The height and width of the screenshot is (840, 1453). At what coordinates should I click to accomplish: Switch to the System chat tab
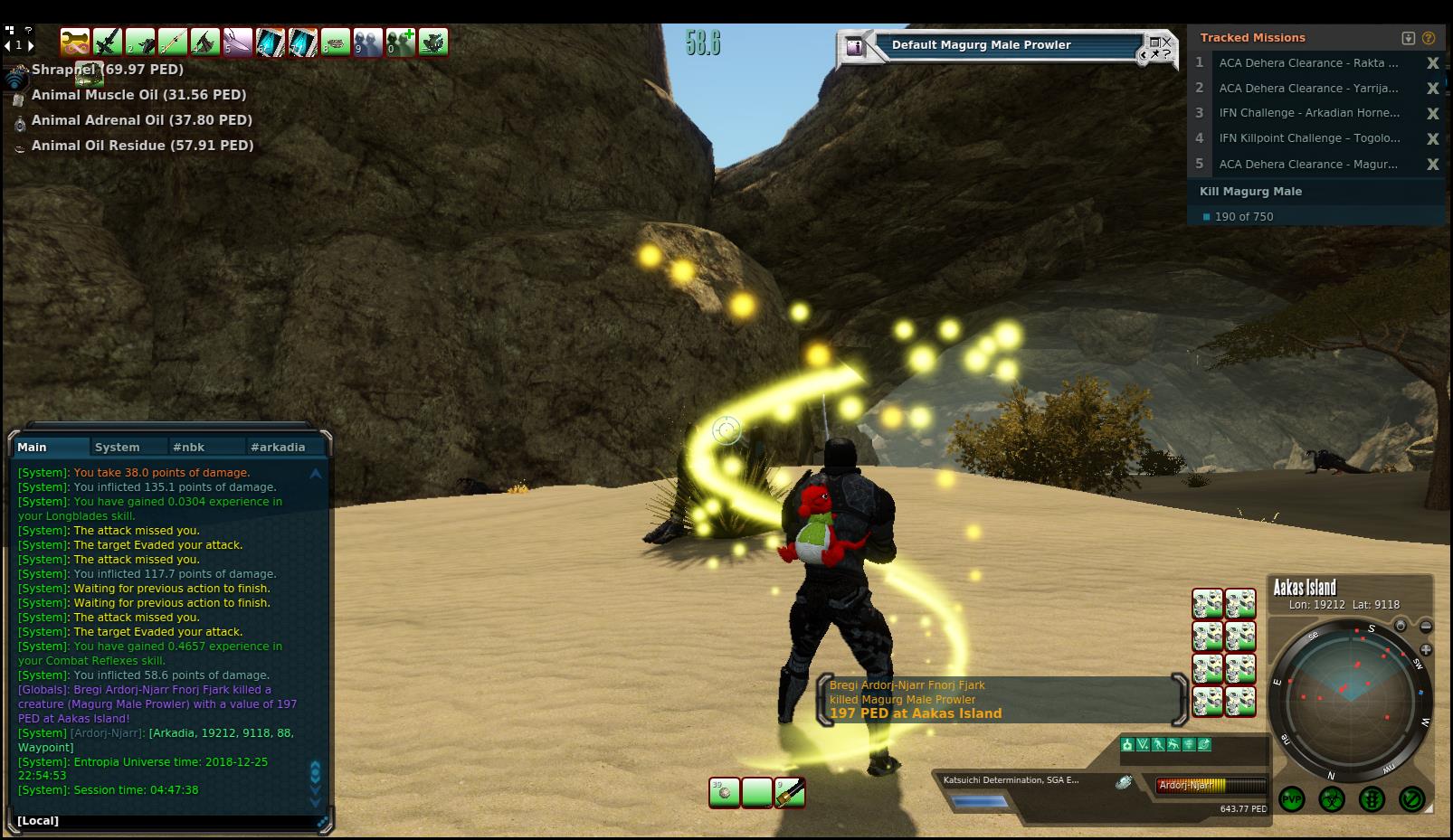[x=118, y=447]
